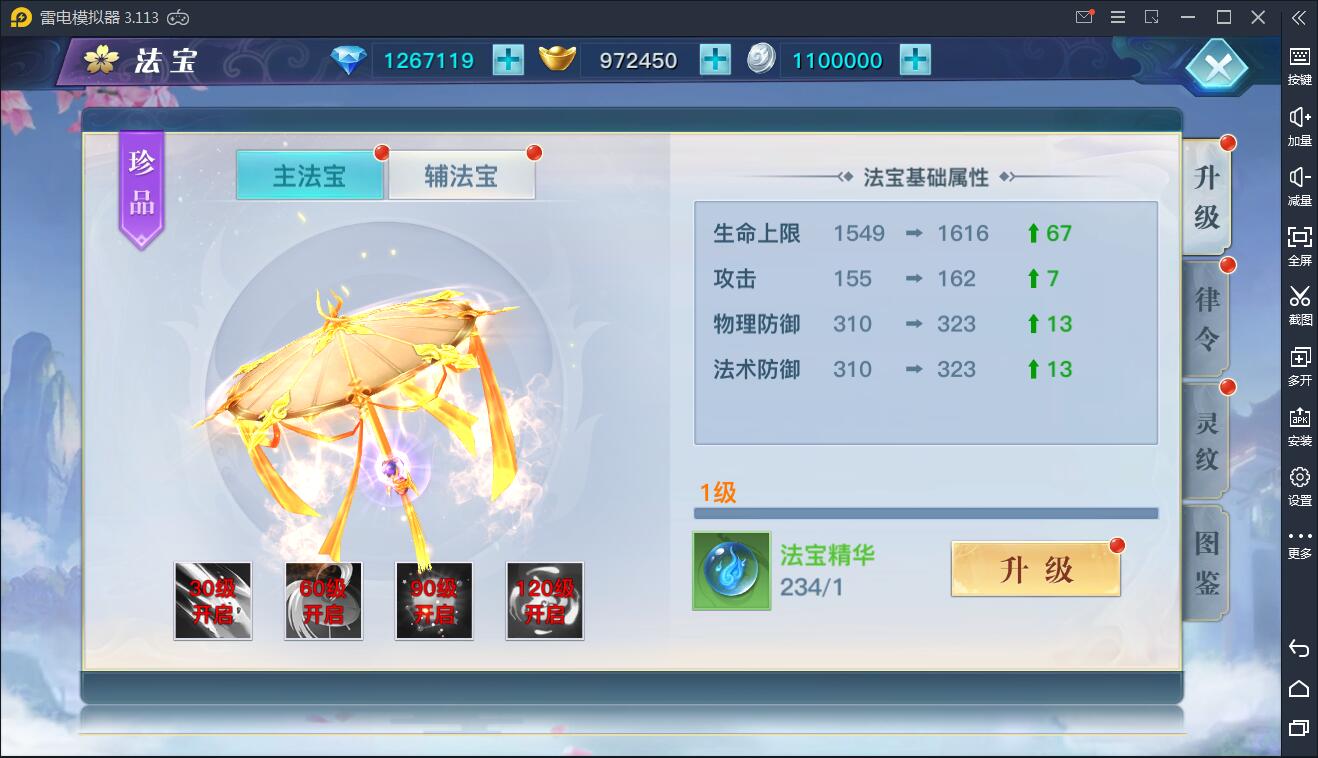Open the LDPlayer hamburger menu
Image resolution: width=1318 pixels, height=758 pixels.
(1118, 17)
